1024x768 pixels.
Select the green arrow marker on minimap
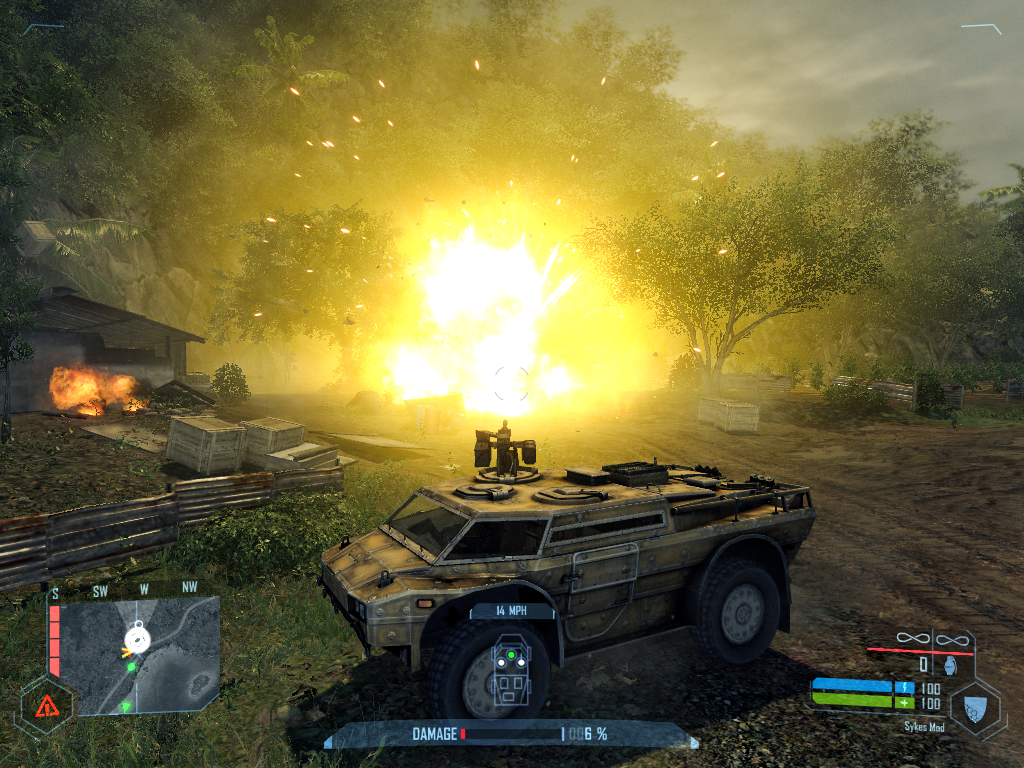pyautogui.click(x=126, y=706)
